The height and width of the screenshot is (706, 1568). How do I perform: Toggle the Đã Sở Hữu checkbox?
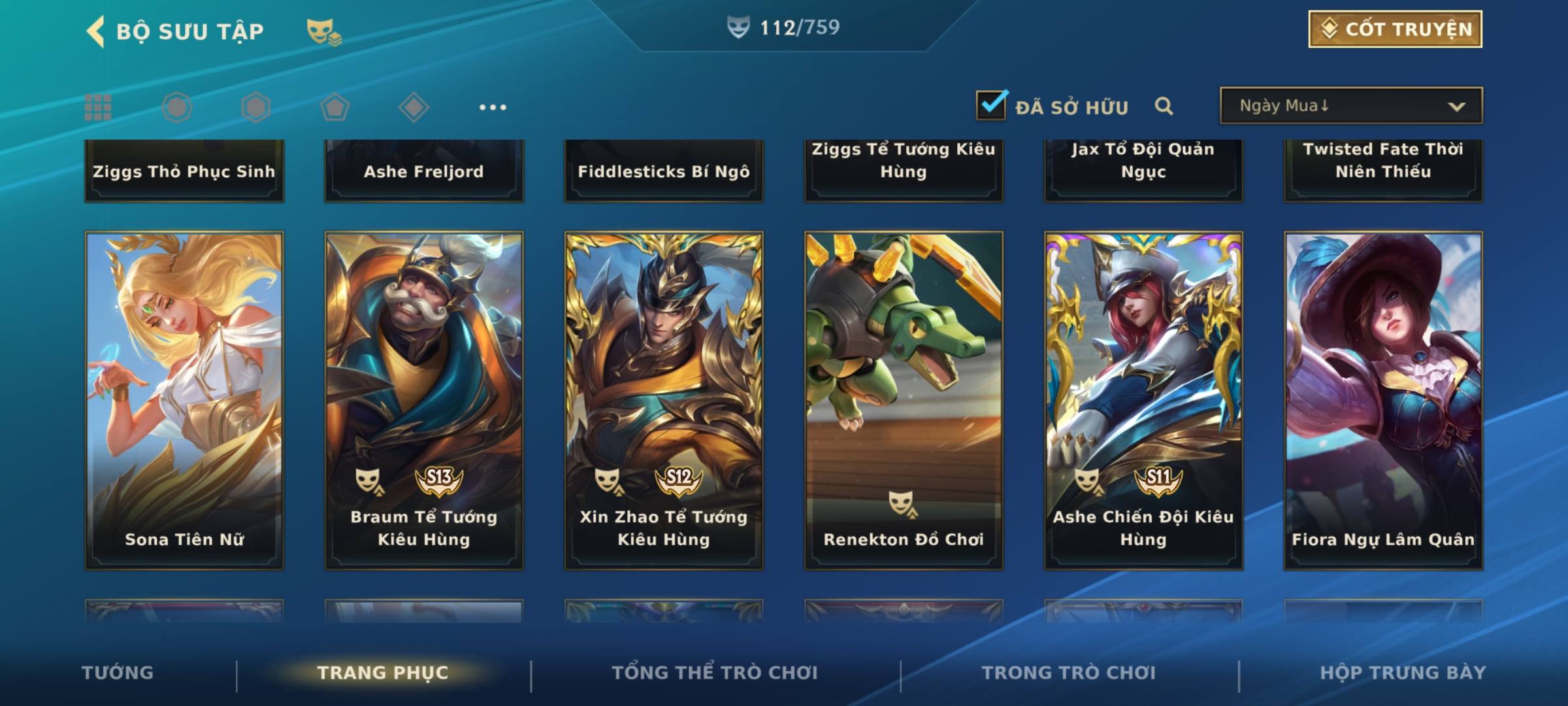[x=990, y=105]
